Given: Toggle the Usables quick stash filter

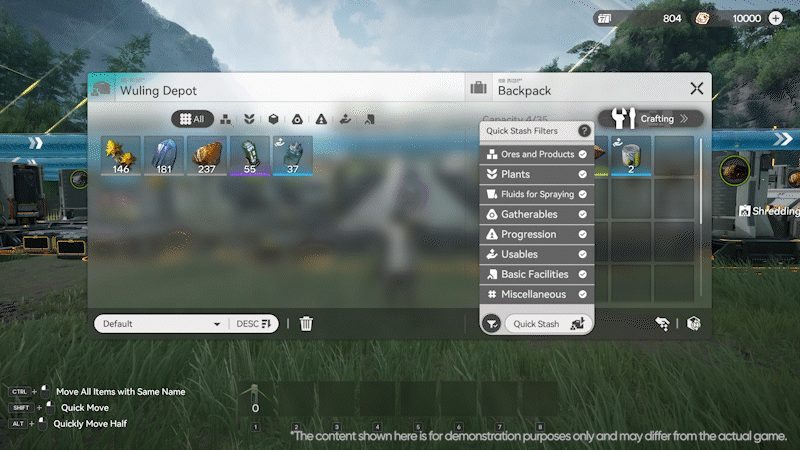Looking at the screenshot, I should point(537,254).
